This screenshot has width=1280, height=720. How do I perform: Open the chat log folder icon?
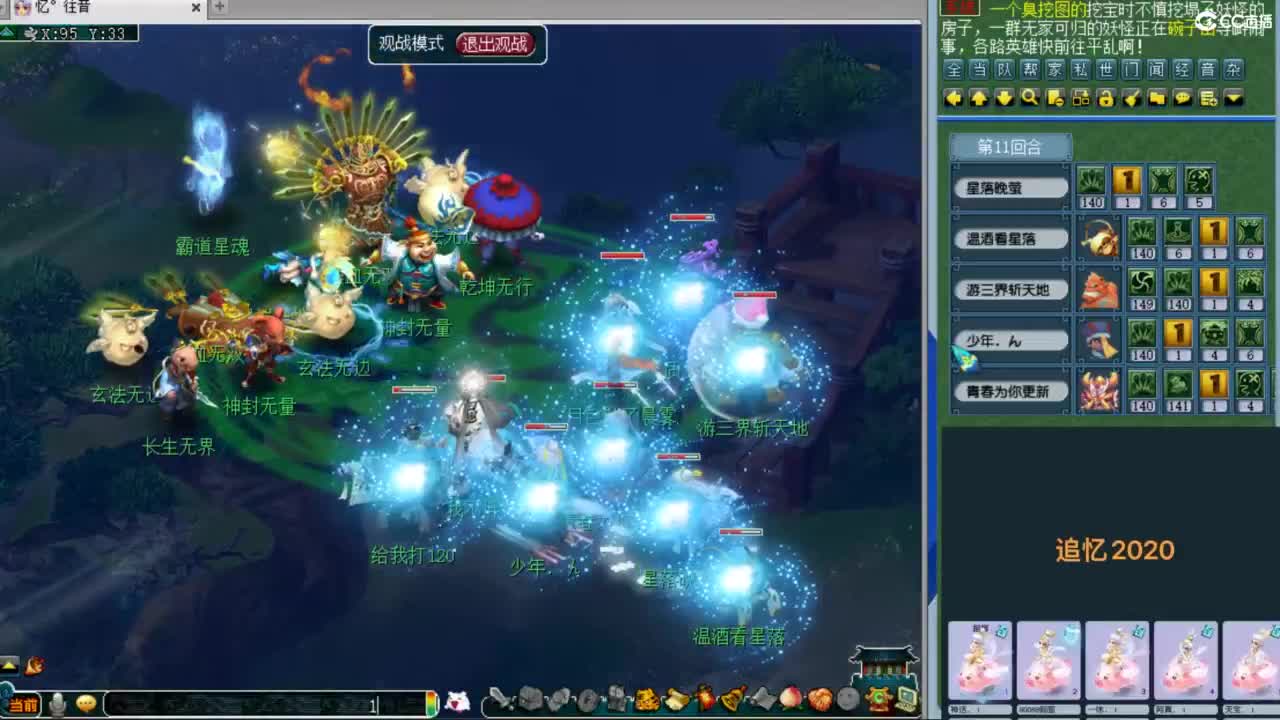coord(1158,99)
